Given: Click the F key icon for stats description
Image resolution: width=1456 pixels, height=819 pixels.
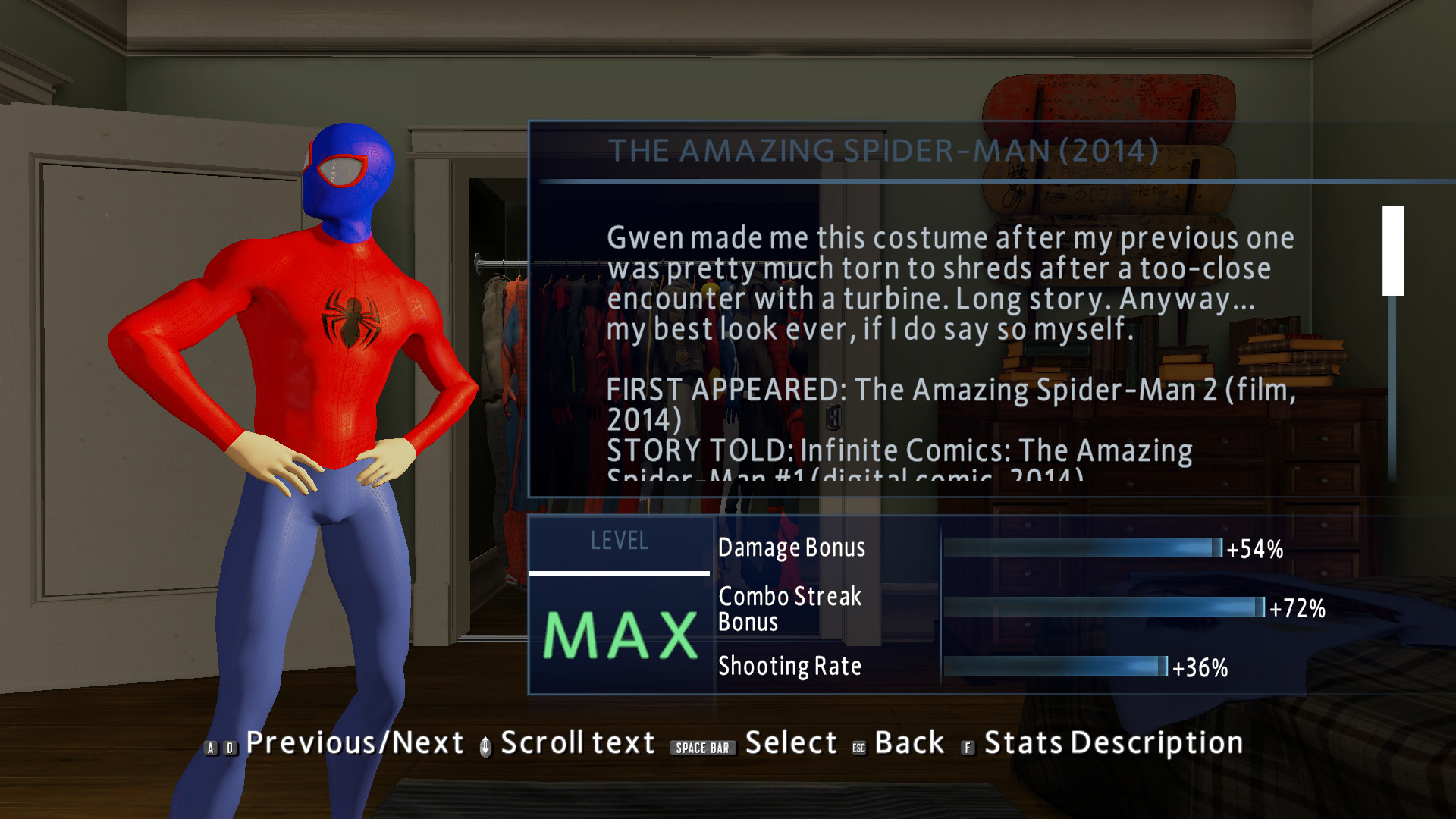Looking at the screenshot, I should point(968,747).
